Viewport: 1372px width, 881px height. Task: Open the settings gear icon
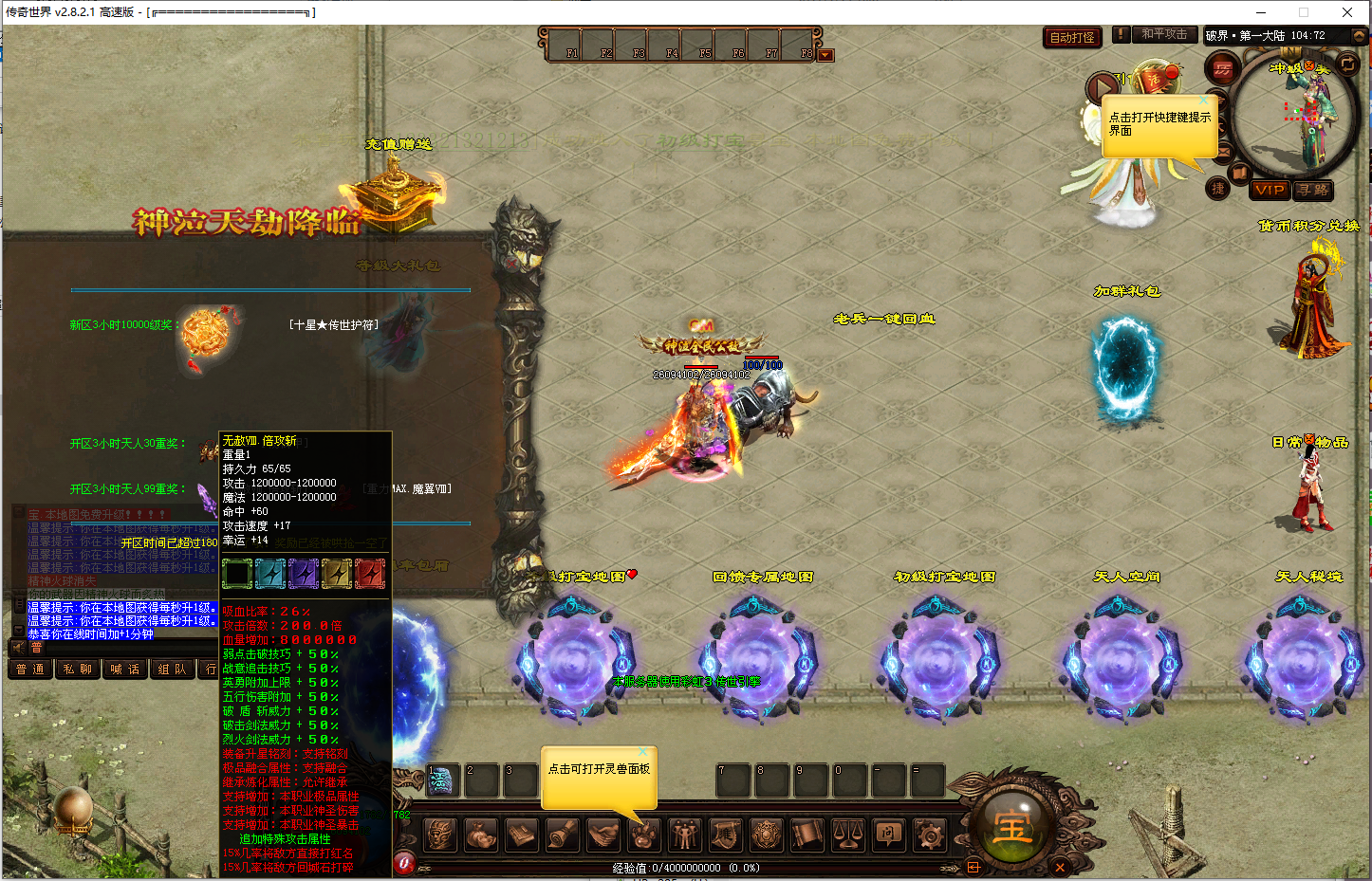[930, 835]
